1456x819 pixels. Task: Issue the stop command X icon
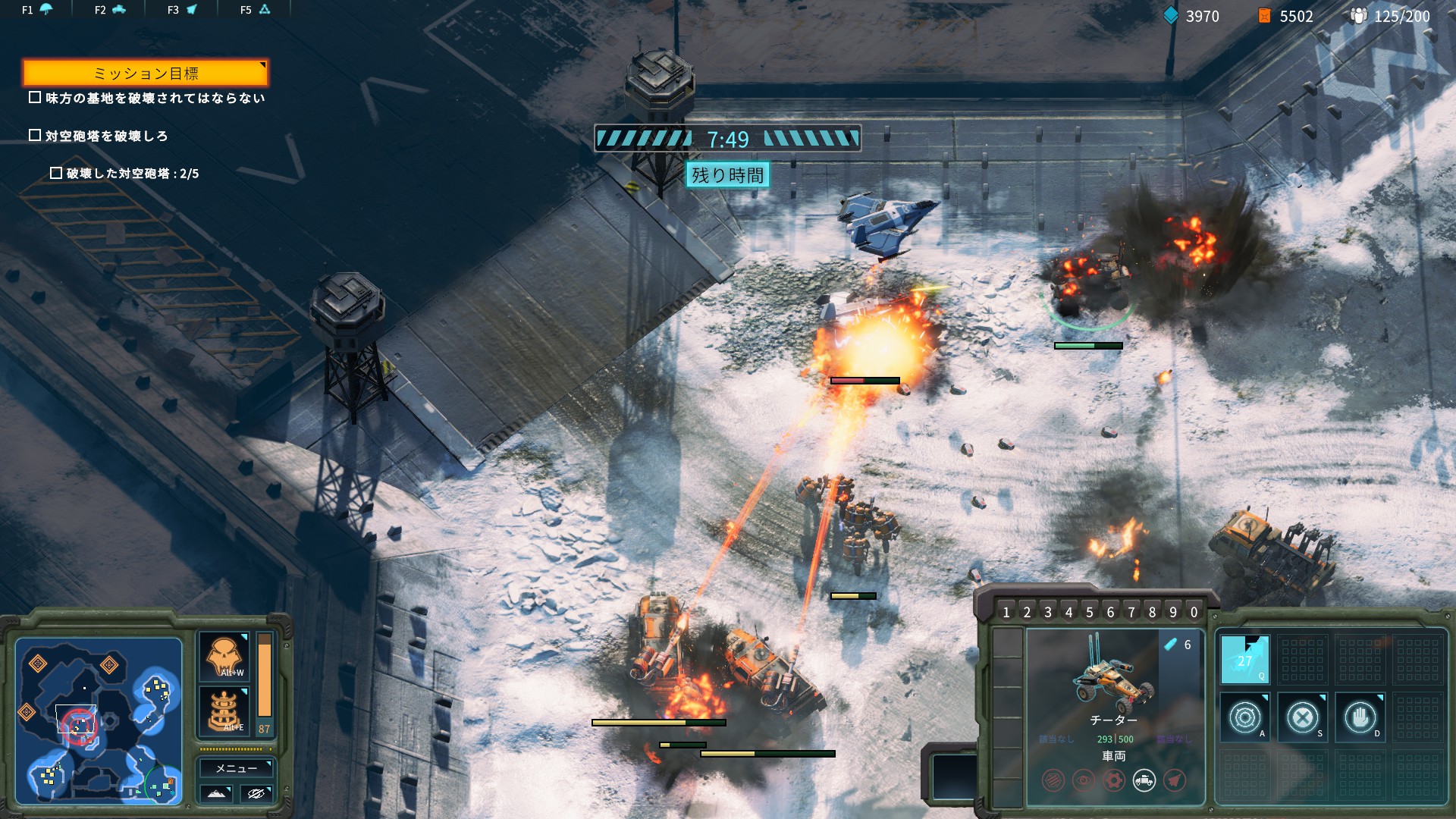pos(1302,717)
